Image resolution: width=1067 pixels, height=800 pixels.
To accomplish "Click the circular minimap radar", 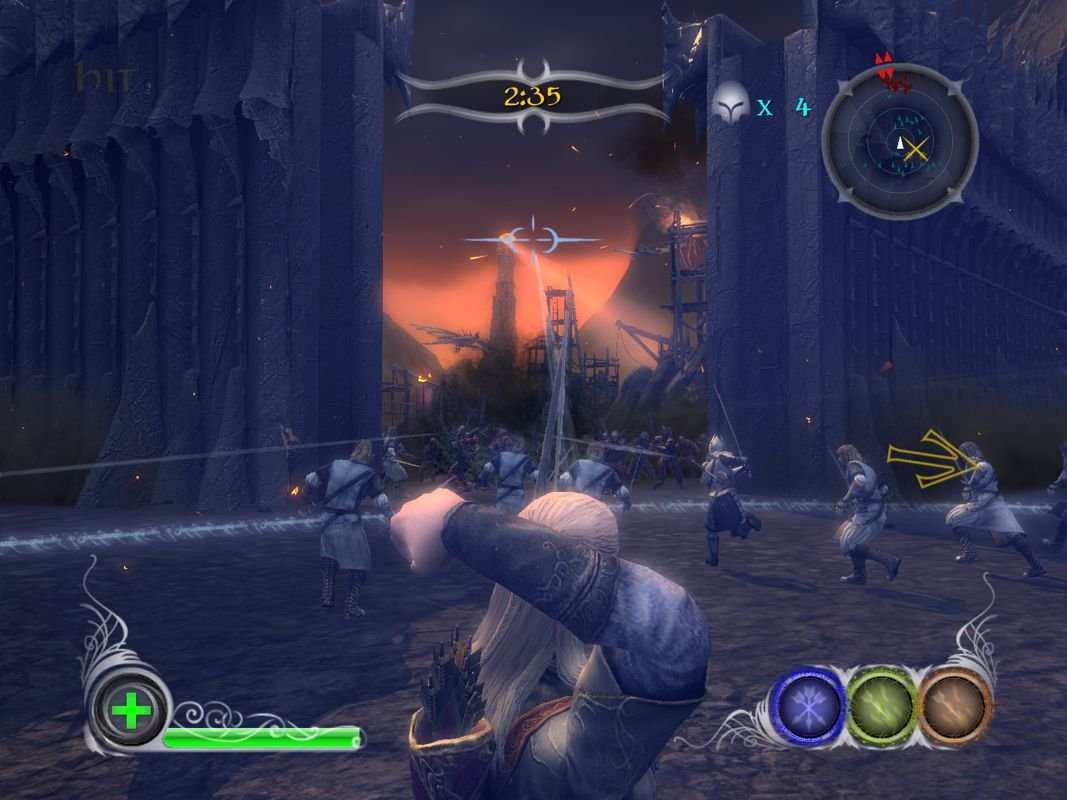I will click(x=899, y=143).
